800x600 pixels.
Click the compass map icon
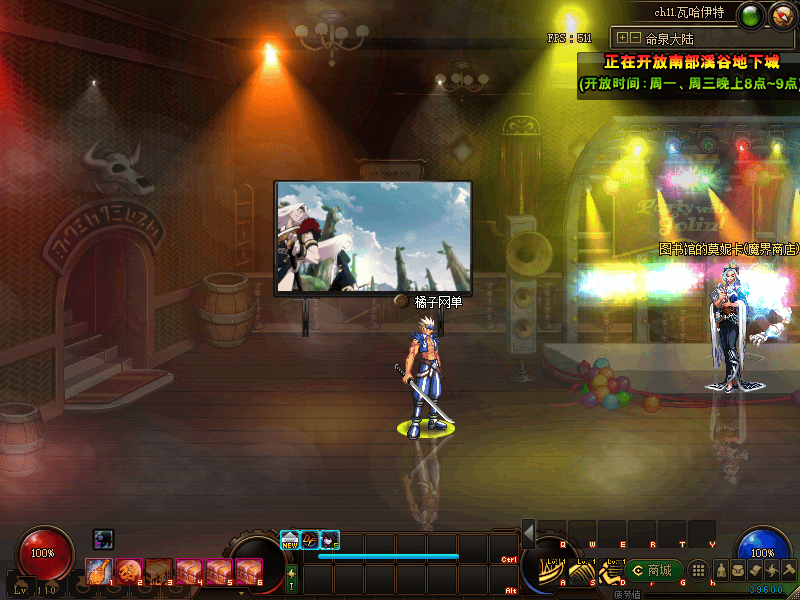[781, 14]
